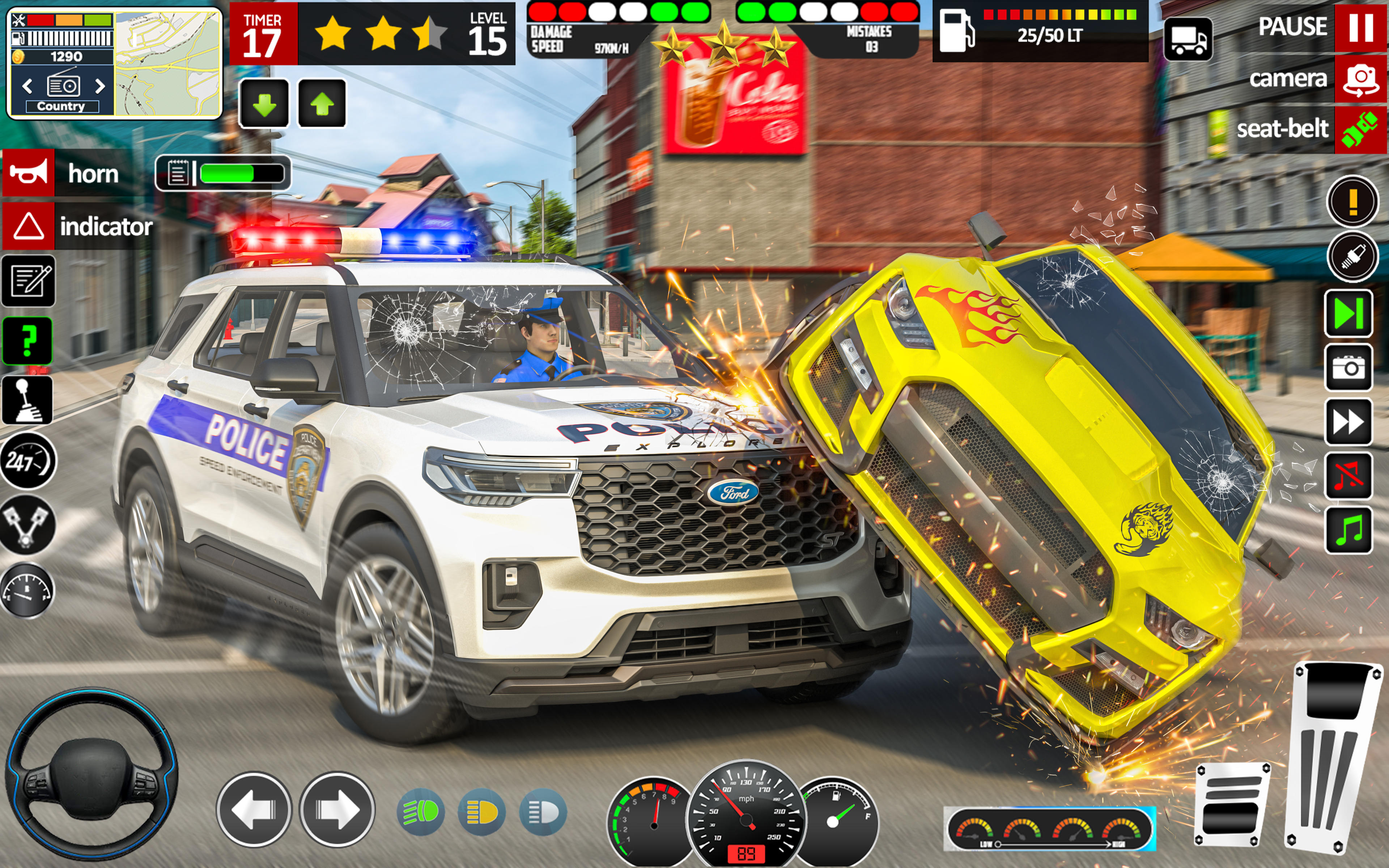Steer left with the left arrow button
Screen dimensions: 1389x868
point(254,809)
